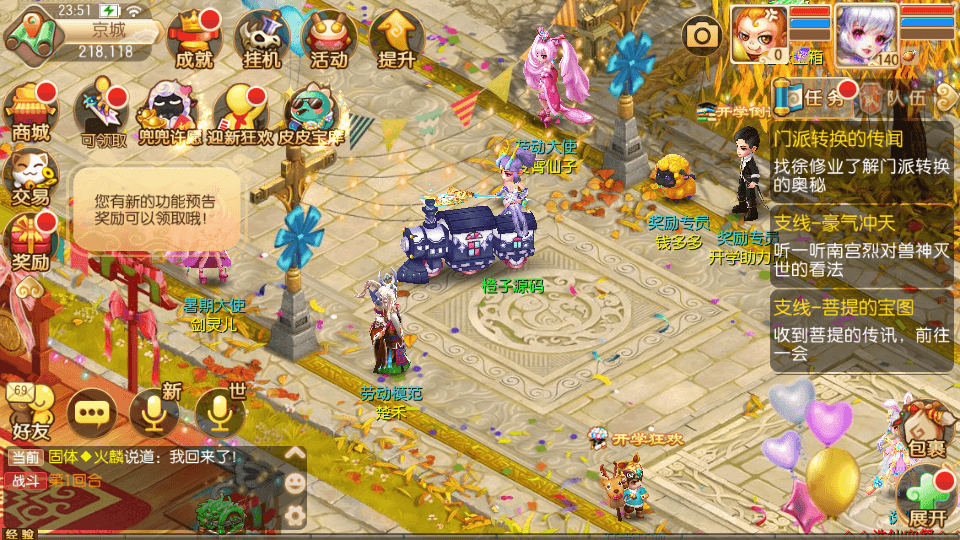Viewport: 960px width, 540px height.
Task: Open the 迎新狂欢 event icon
Action: point(238,110)
